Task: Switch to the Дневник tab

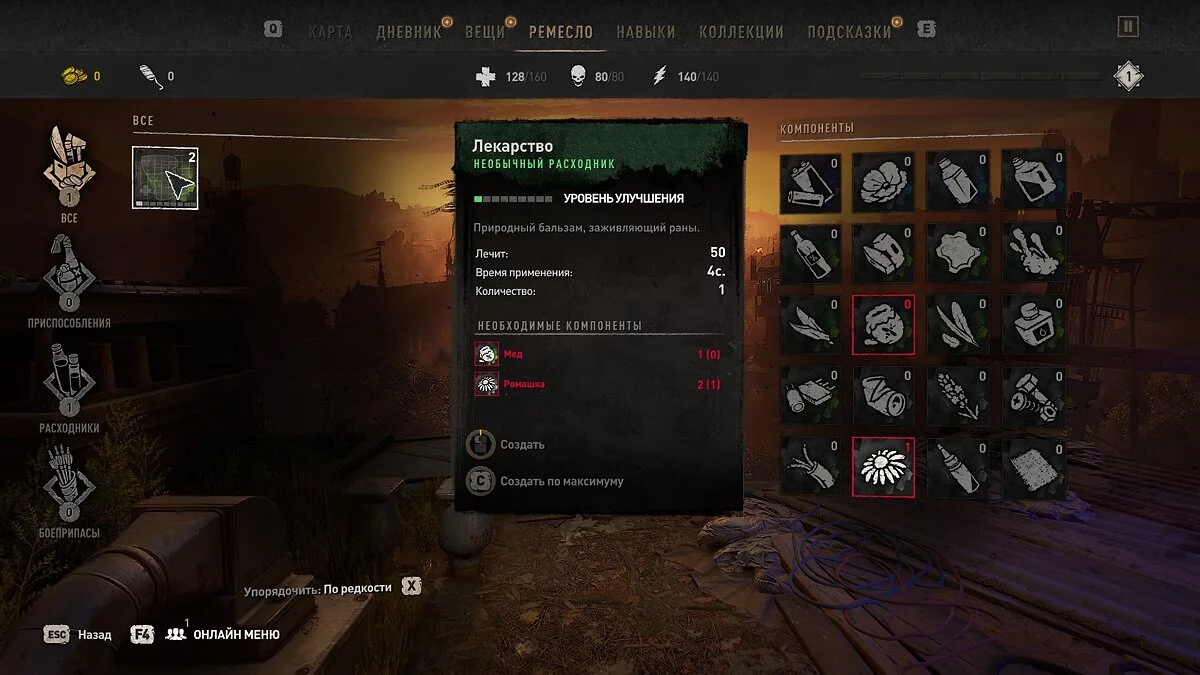Action: tap(409, 31)
